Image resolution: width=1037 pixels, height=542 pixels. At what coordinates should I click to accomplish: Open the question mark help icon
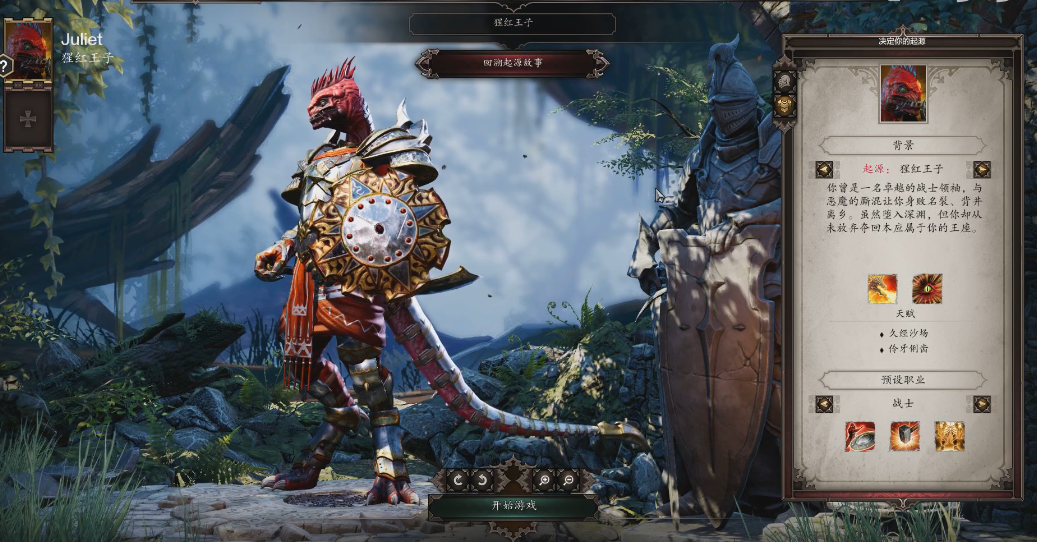(x=5, y=66)
